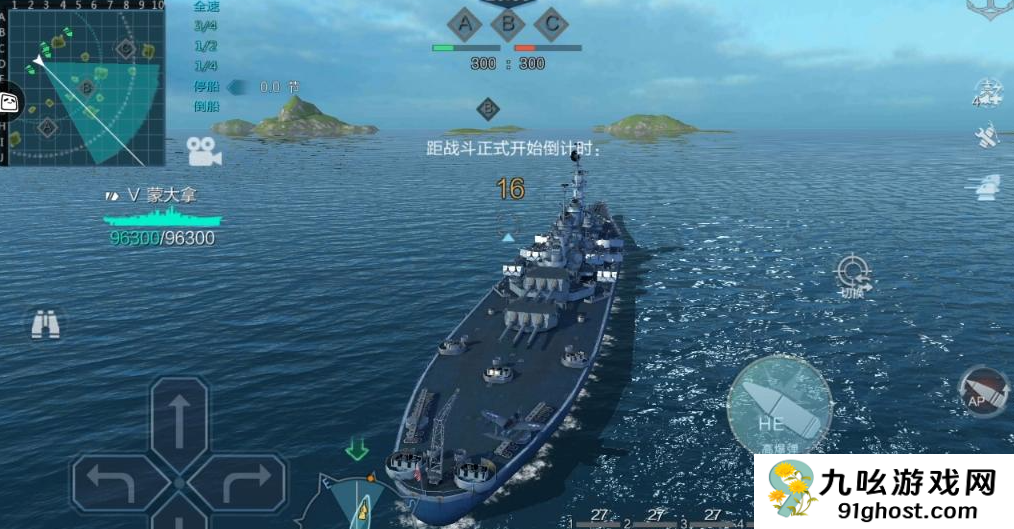Open the anchor menu icon
The image size is (1014, 529).
tap(986, 8)
